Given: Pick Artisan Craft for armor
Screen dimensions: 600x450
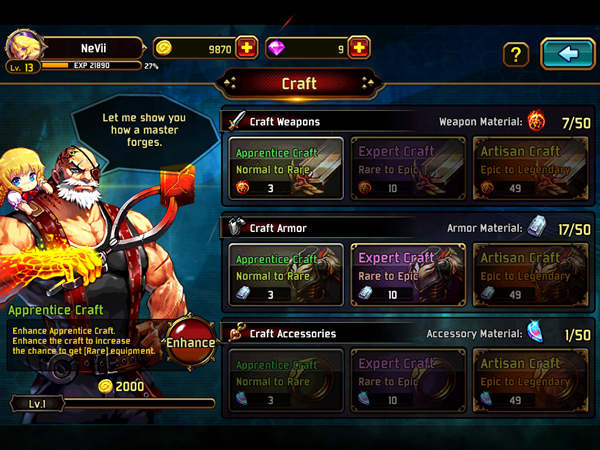Looking at the screenshot, I should click(529, 274).
